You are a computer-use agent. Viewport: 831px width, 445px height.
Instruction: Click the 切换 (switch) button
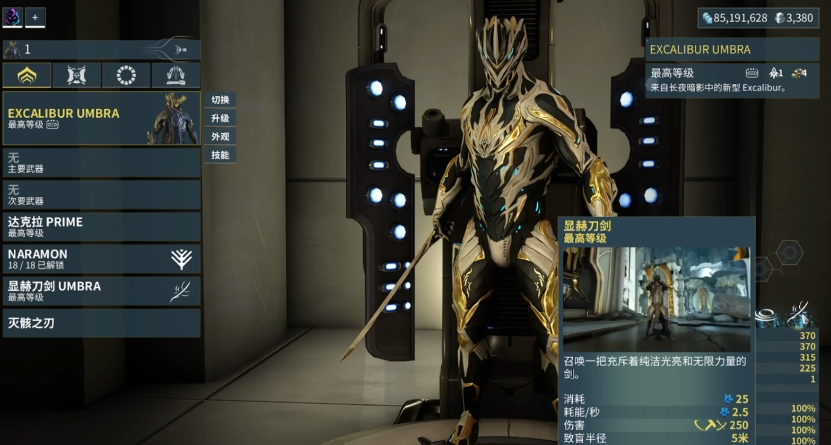click(220, 100)
